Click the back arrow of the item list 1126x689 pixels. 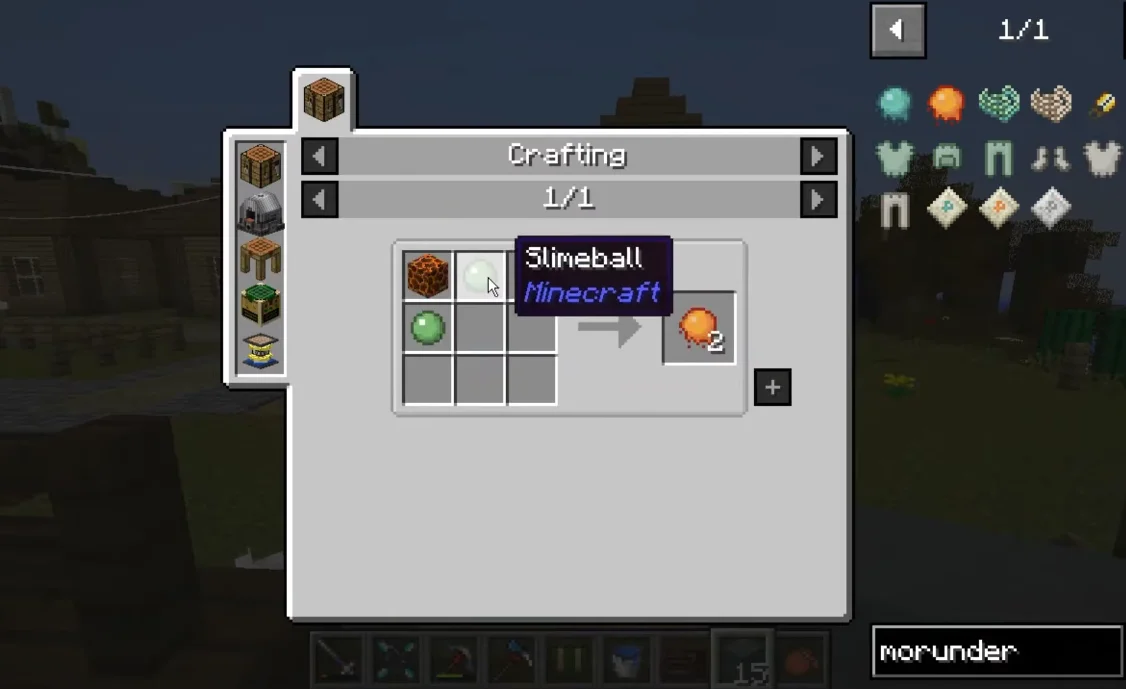click(x=897, y=30)
